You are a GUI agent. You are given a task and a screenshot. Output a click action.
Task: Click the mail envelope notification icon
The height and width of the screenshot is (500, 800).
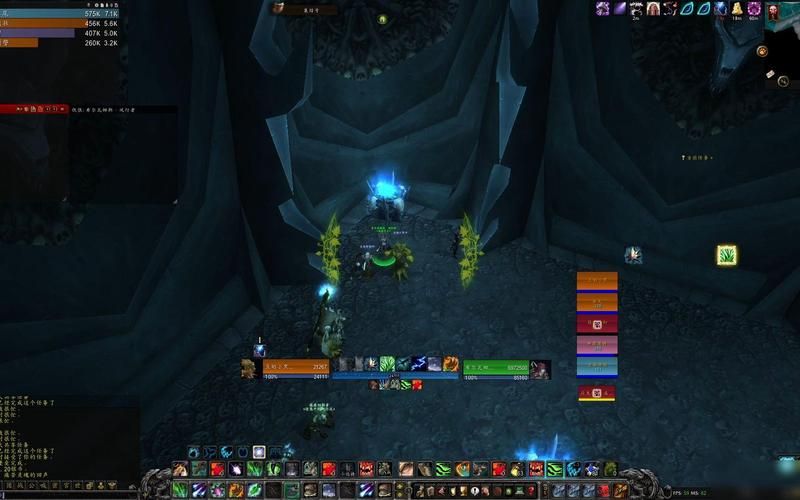click(769, 74)
